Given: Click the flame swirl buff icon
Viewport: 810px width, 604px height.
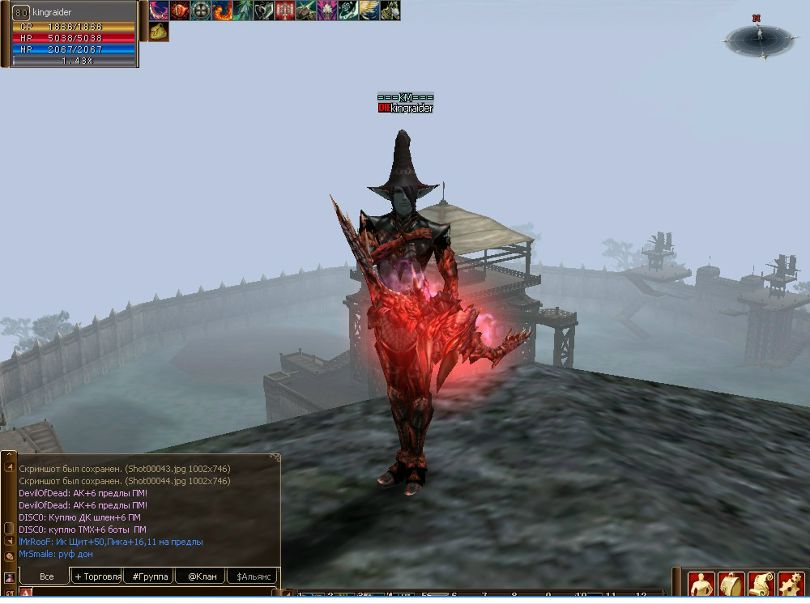Looking at the screenshot, I should pos(222,11).
